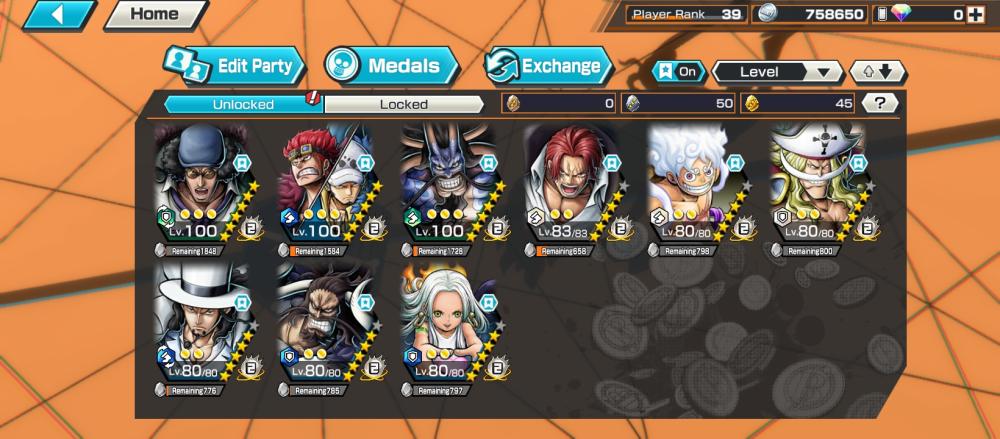Viewport: 1000px width, 439px height.
Task: Select the green-eyed white-haired girl card
Action: point(447,326)
